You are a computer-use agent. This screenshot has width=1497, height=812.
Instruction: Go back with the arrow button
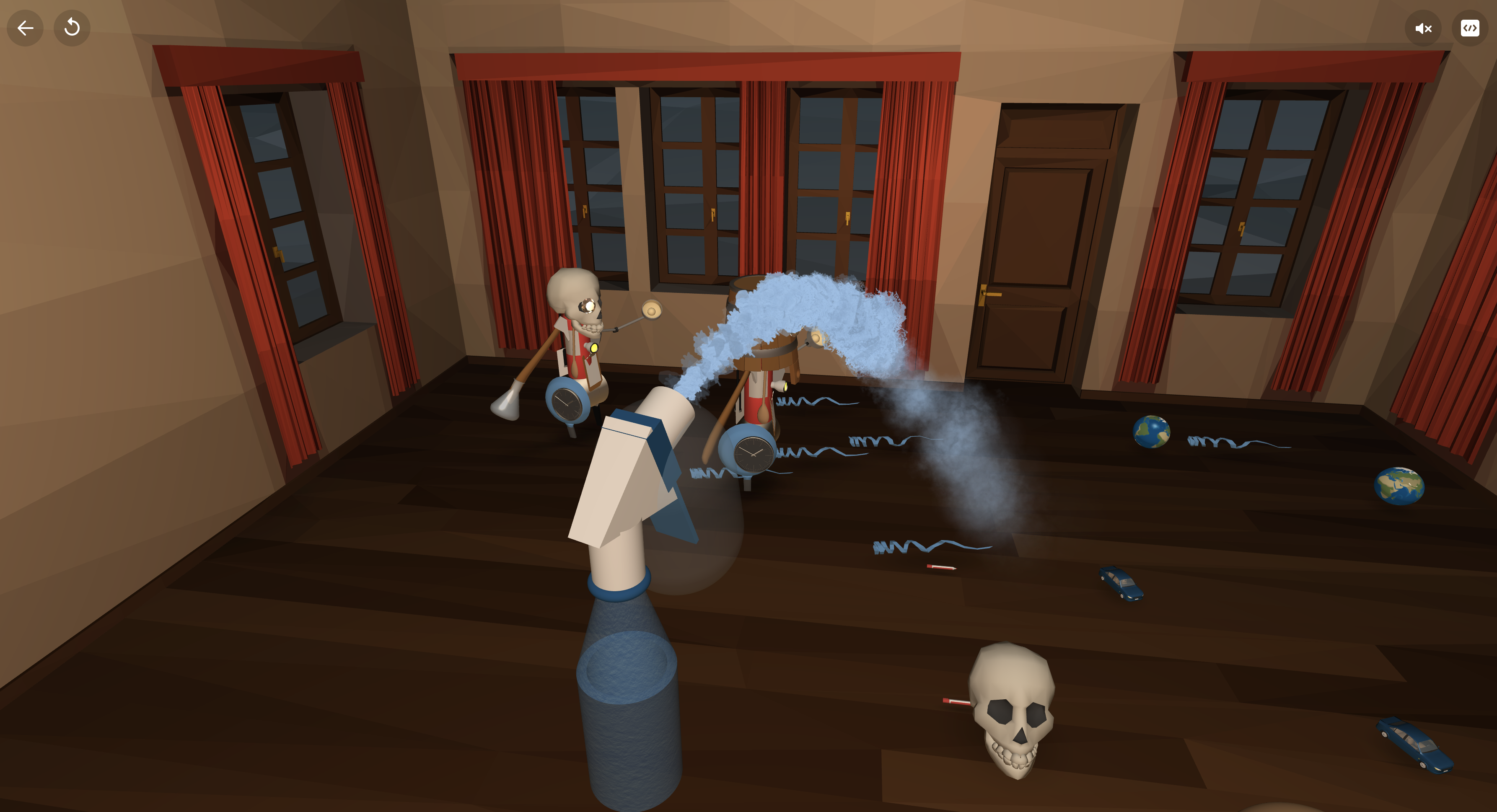click(25, 28)
